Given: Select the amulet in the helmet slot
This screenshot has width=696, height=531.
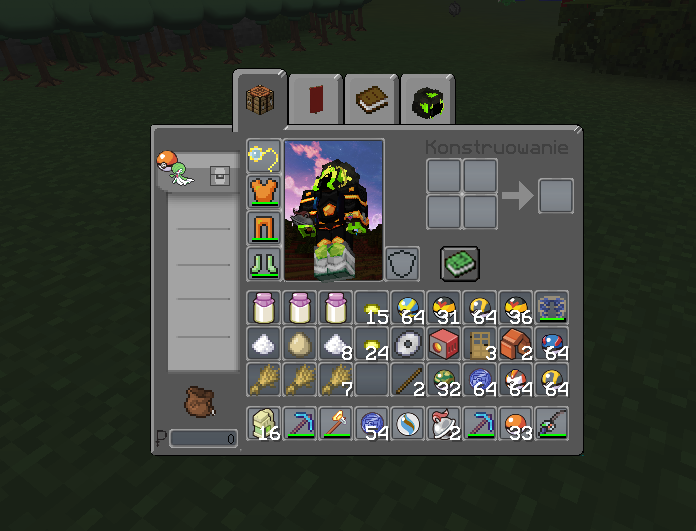Looking at the screenshot, I should (x=265, y=155).
